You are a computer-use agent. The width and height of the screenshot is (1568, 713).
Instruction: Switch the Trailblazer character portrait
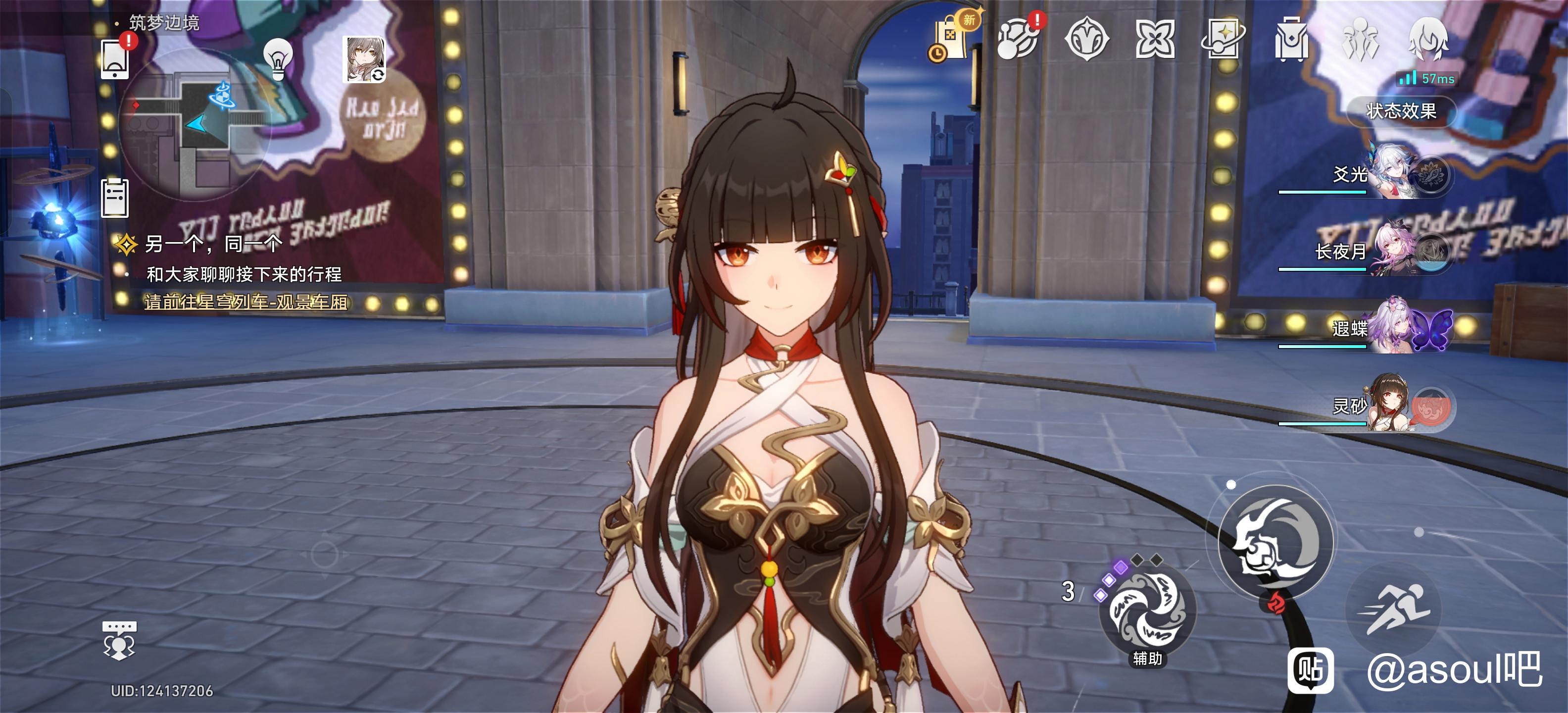coord(364,59)
